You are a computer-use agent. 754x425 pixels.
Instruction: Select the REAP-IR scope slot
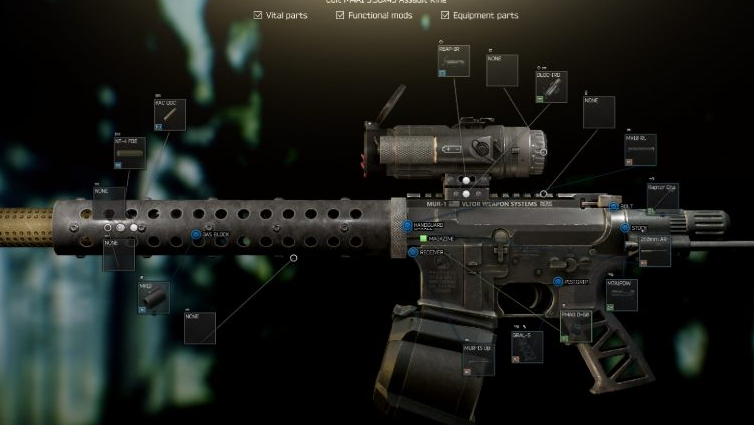453,62
